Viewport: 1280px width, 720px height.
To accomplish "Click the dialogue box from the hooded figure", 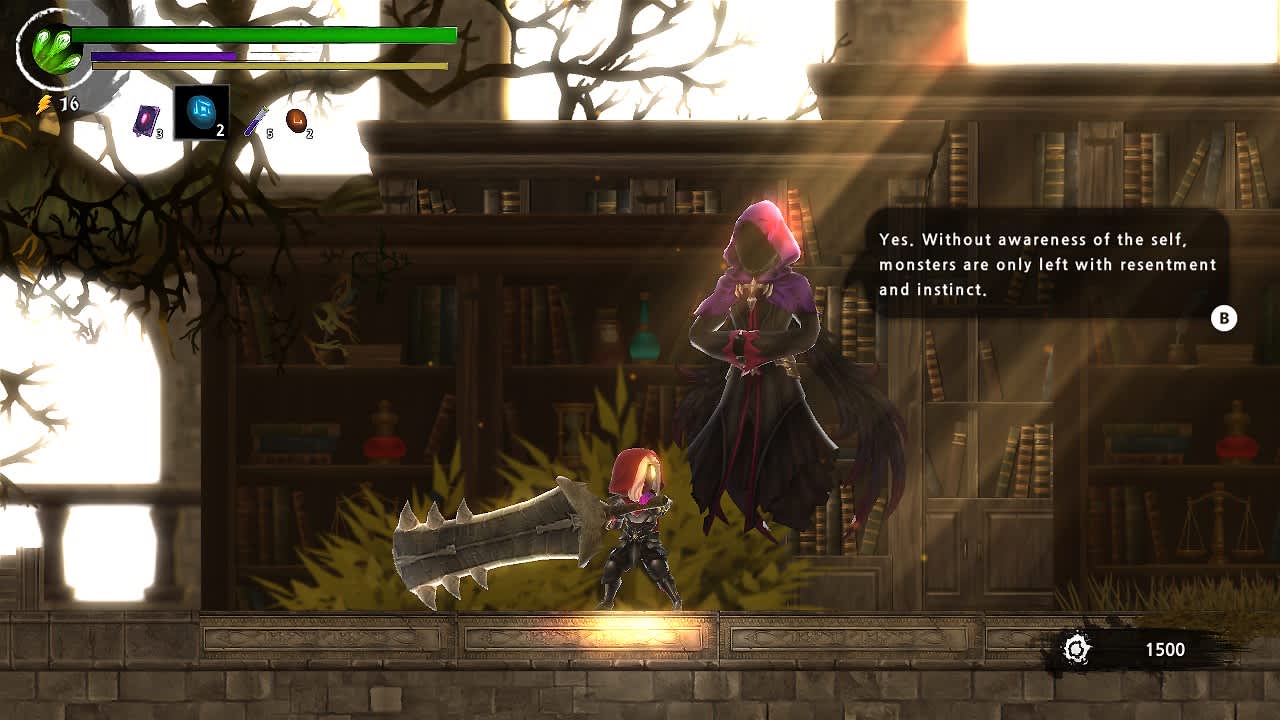I will point(1046,264).
